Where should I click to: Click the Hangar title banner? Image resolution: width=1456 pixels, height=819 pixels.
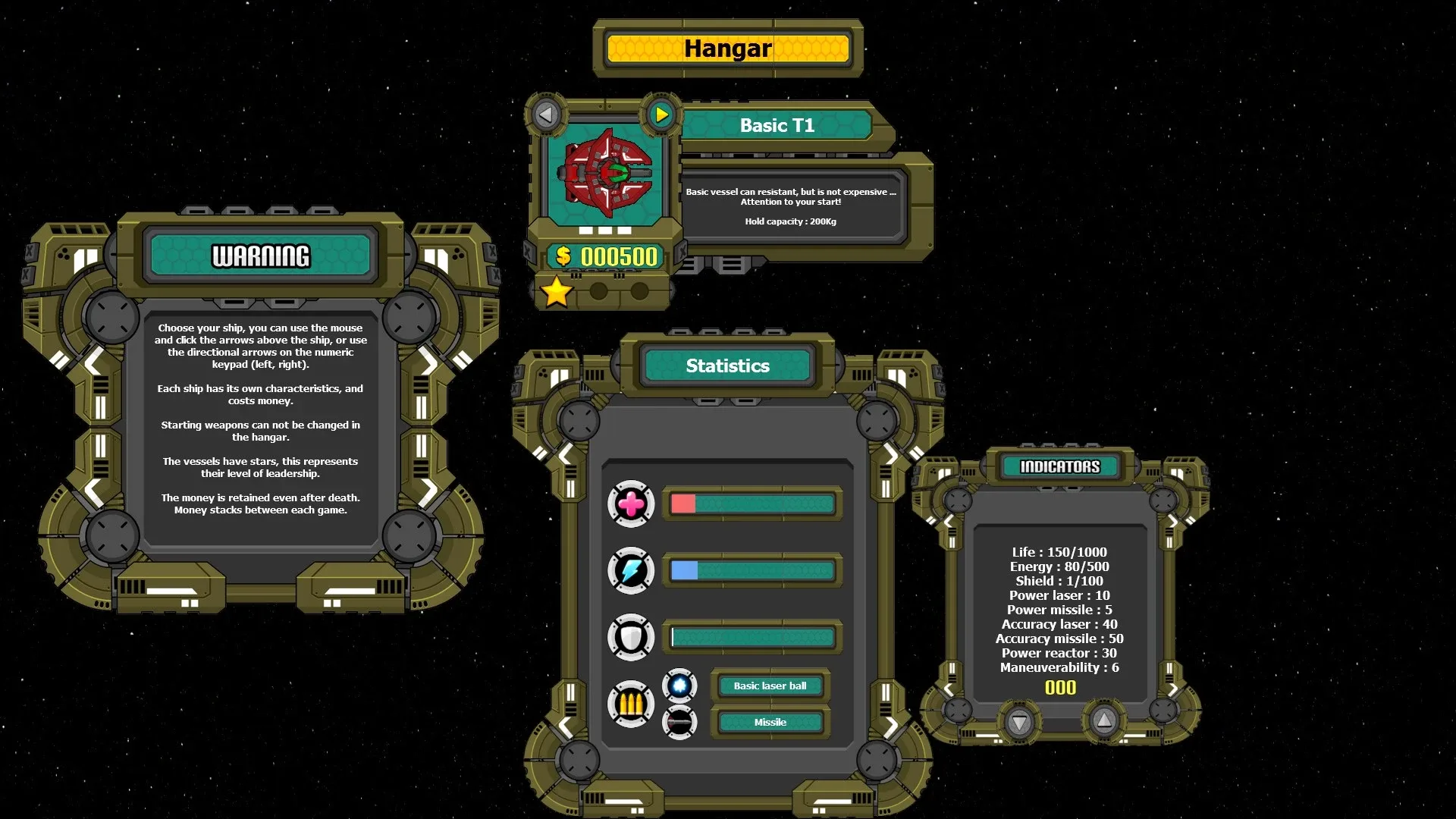tap(726, 48)
